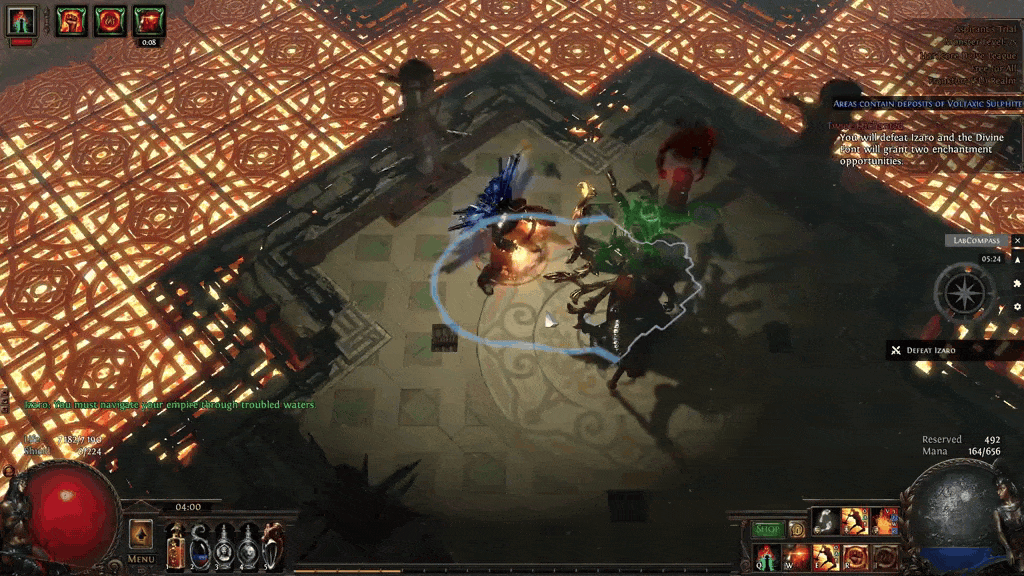This screenshot has width=1024, height=576.
Task: Select the buff icon with the timer
Action: tap(149, 20)
